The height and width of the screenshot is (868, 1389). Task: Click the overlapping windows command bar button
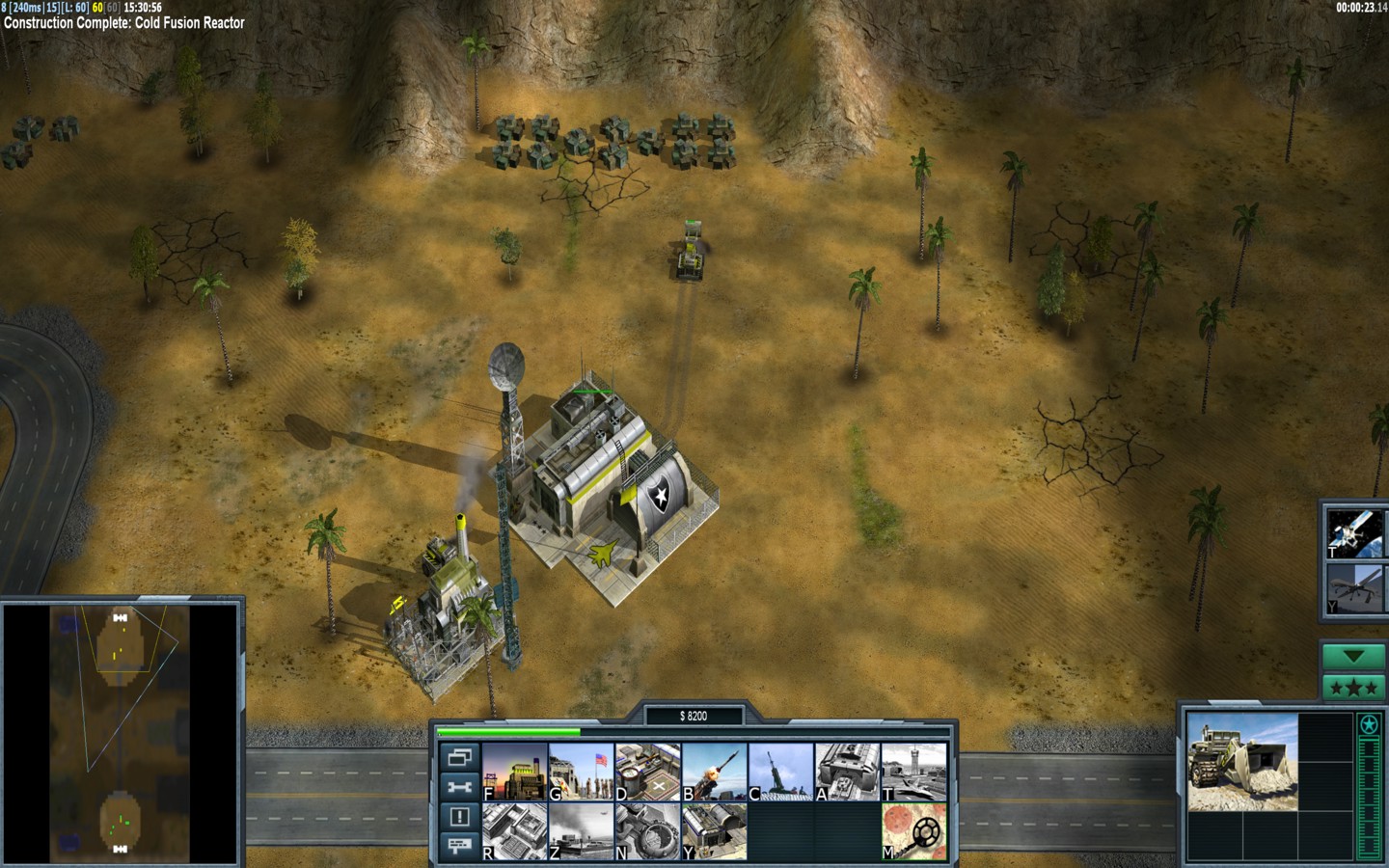[x=460, y=757]
